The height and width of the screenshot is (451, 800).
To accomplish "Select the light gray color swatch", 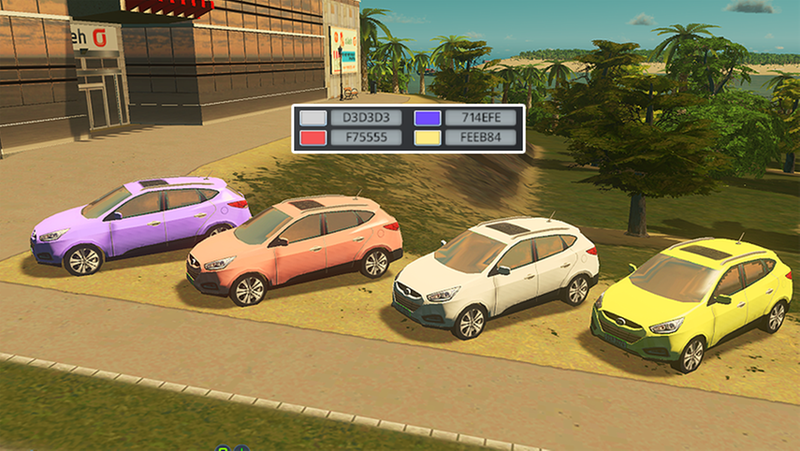I will (x=313, y=118).
